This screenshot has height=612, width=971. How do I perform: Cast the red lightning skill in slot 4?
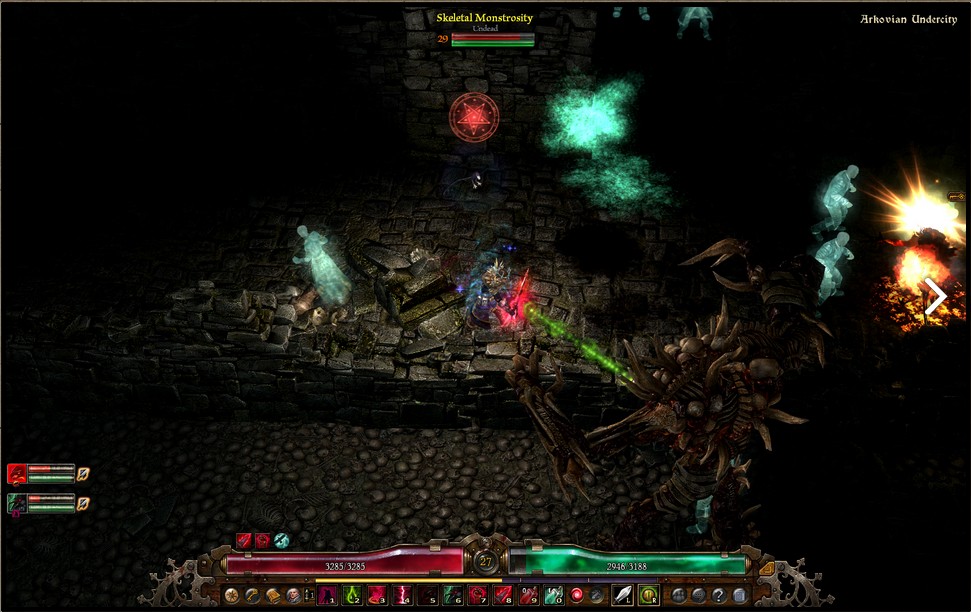403,596
